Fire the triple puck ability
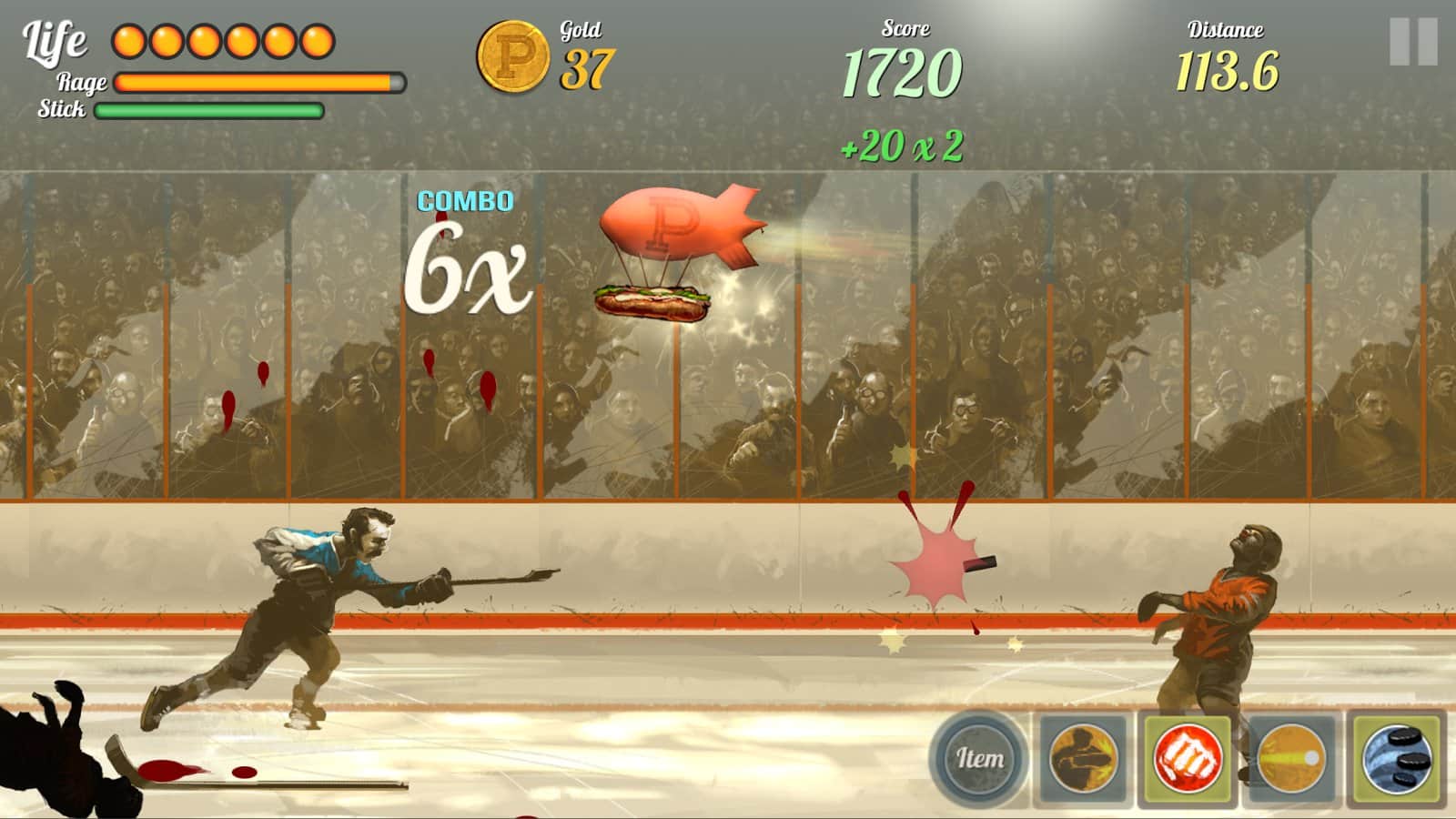The image size is (1456, 819). [x=1397, y=758]
